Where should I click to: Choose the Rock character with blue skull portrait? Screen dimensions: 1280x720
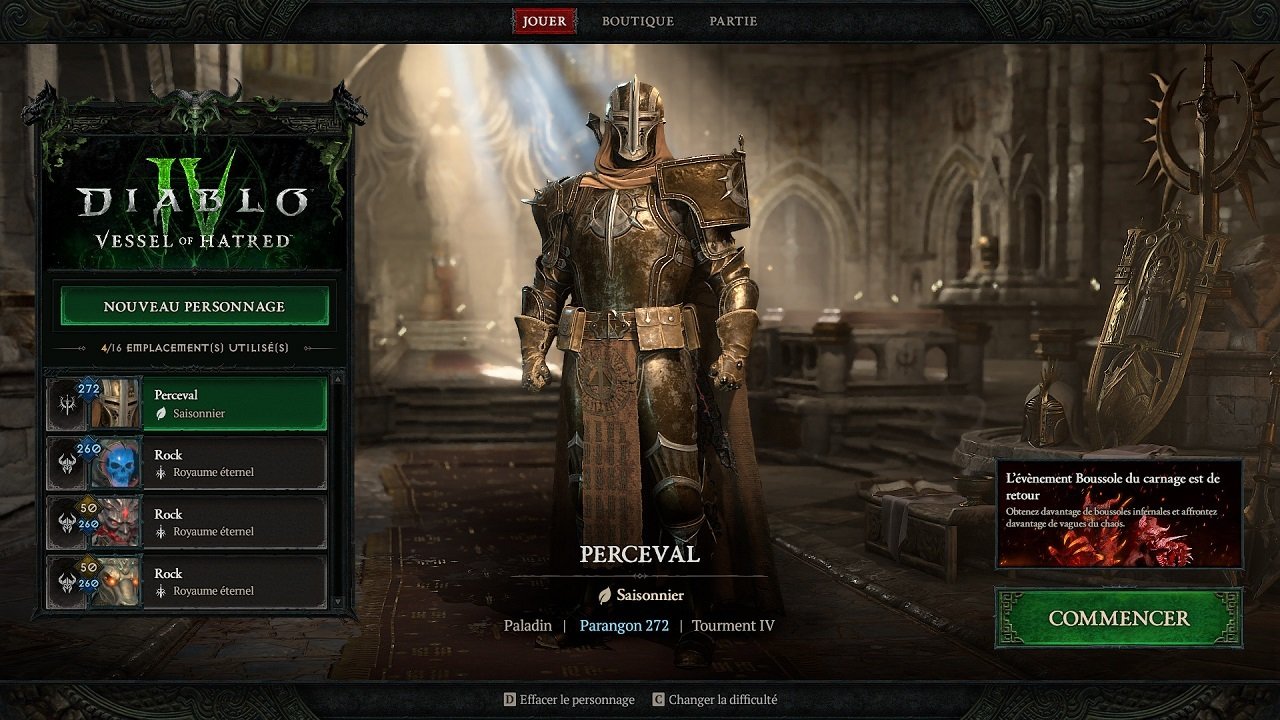234,462
